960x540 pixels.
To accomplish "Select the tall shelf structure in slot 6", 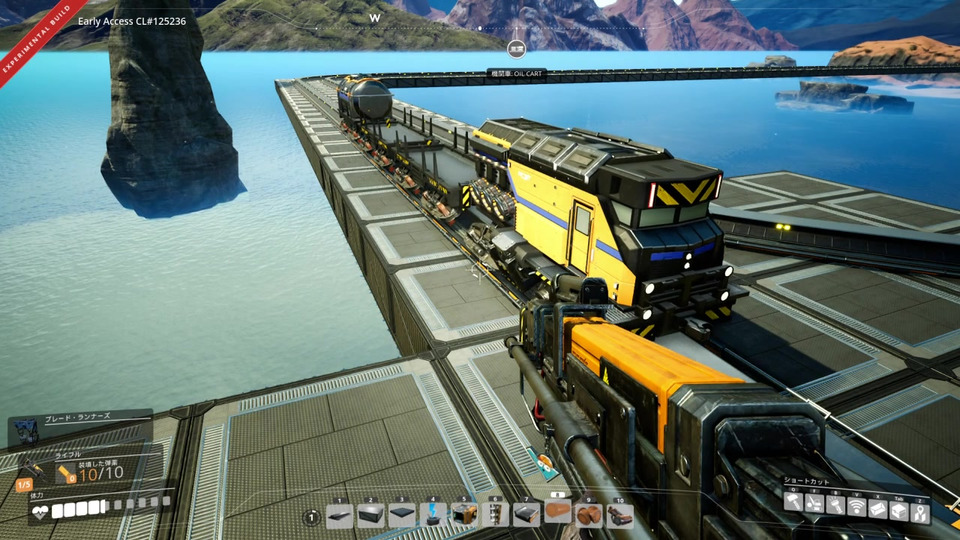I will (x=495, y=516).
